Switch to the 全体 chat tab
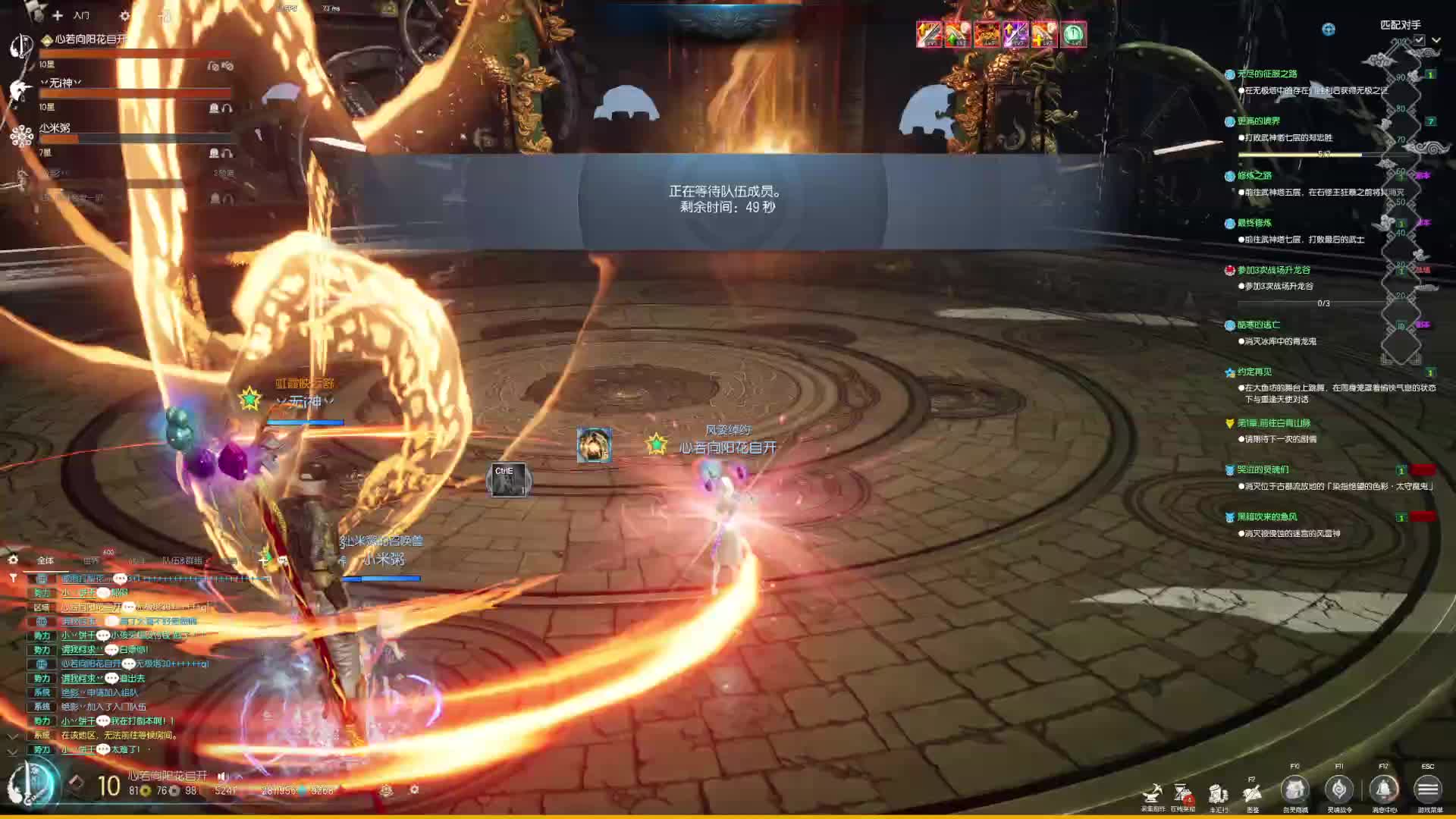 (45, 560)
